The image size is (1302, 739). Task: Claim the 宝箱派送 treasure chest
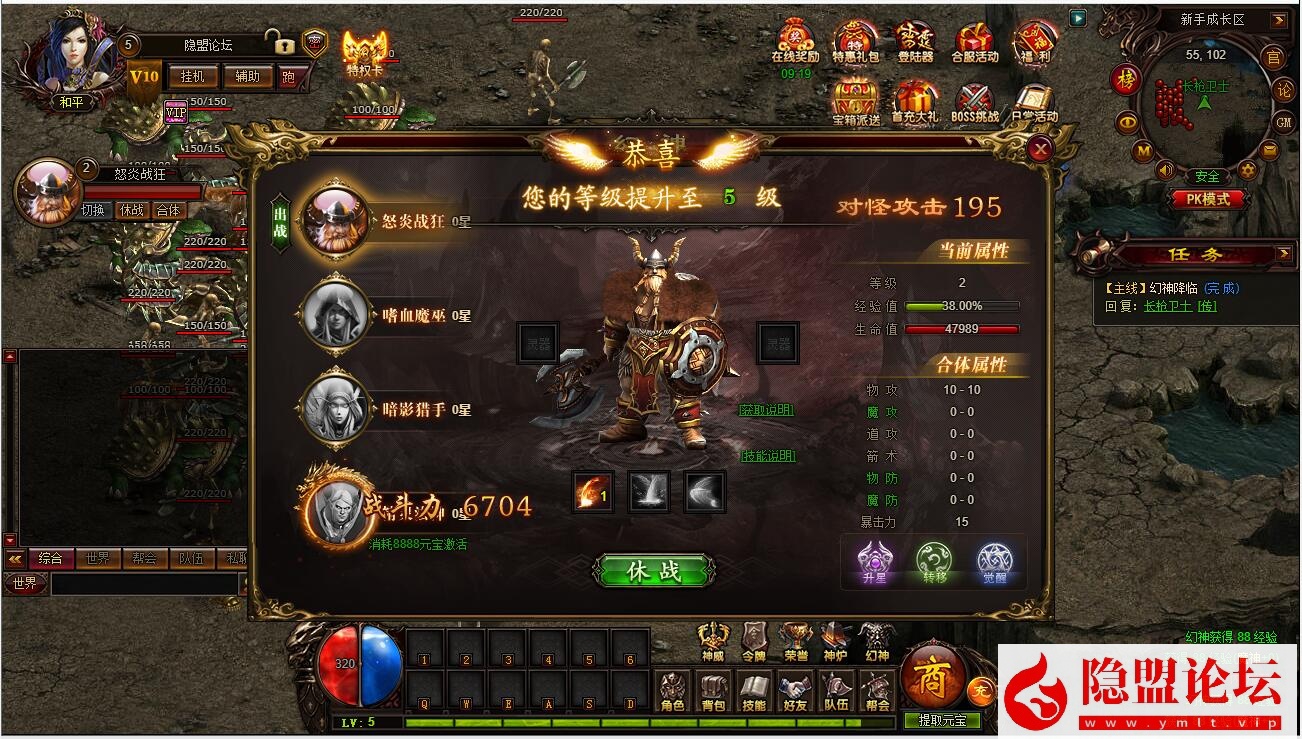tap(855, 99)
